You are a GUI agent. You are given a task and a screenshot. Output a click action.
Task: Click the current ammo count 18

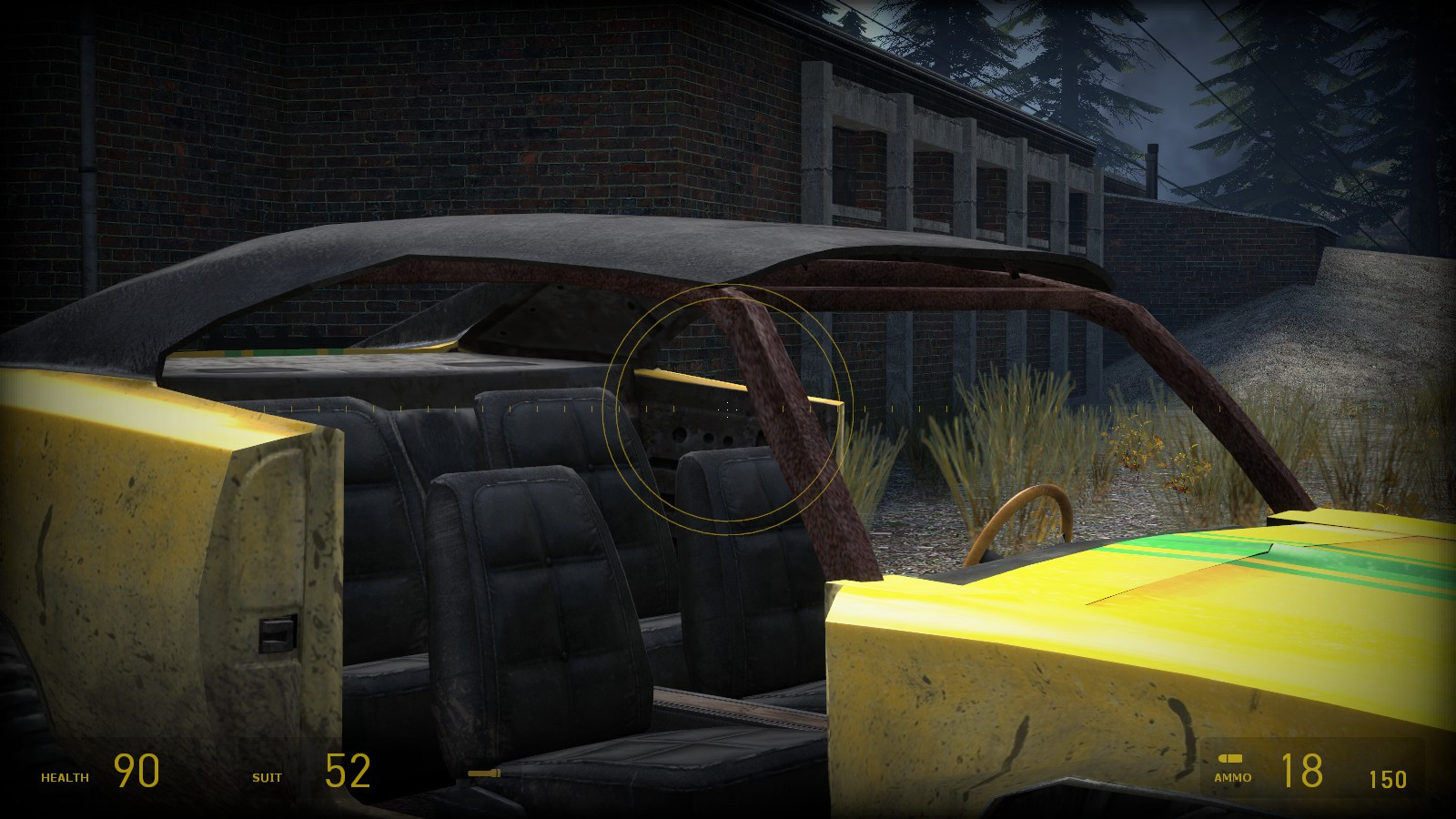pyautogui.click(x=1303, y=771)
